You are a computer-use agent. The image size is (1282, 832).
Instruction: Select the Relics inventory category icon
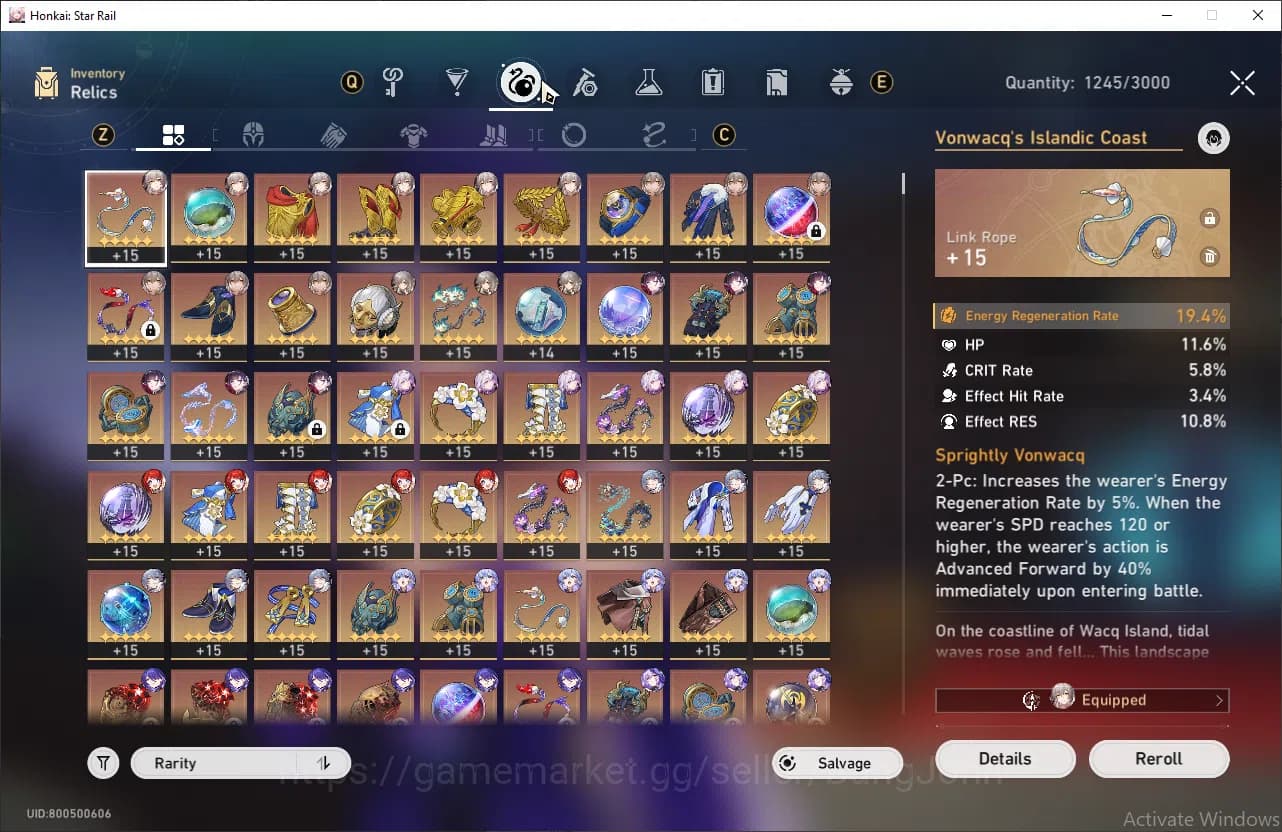point(520,83)
